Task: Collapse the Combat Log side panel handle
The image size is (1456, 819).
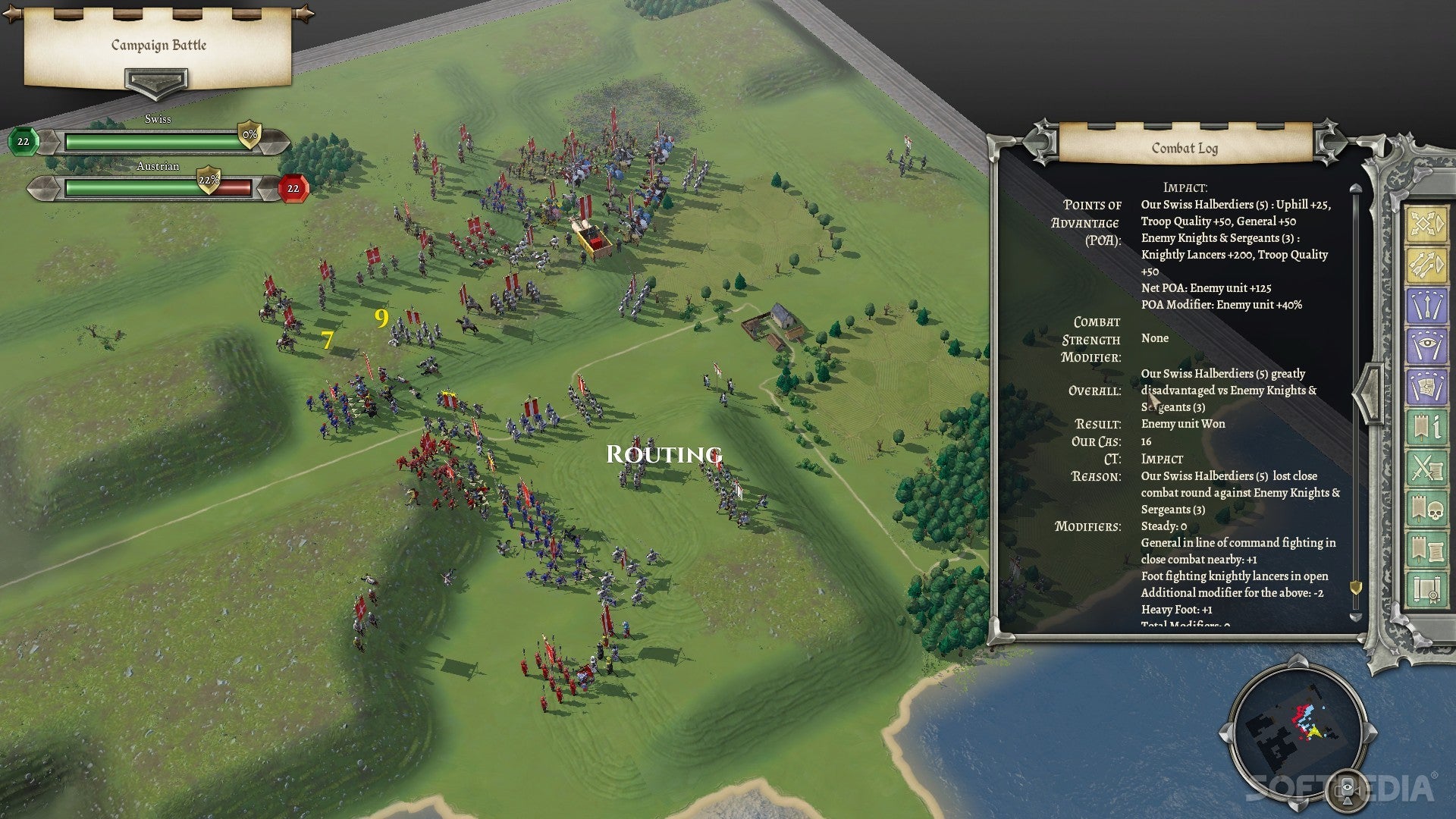Action: click(1367, 394)
